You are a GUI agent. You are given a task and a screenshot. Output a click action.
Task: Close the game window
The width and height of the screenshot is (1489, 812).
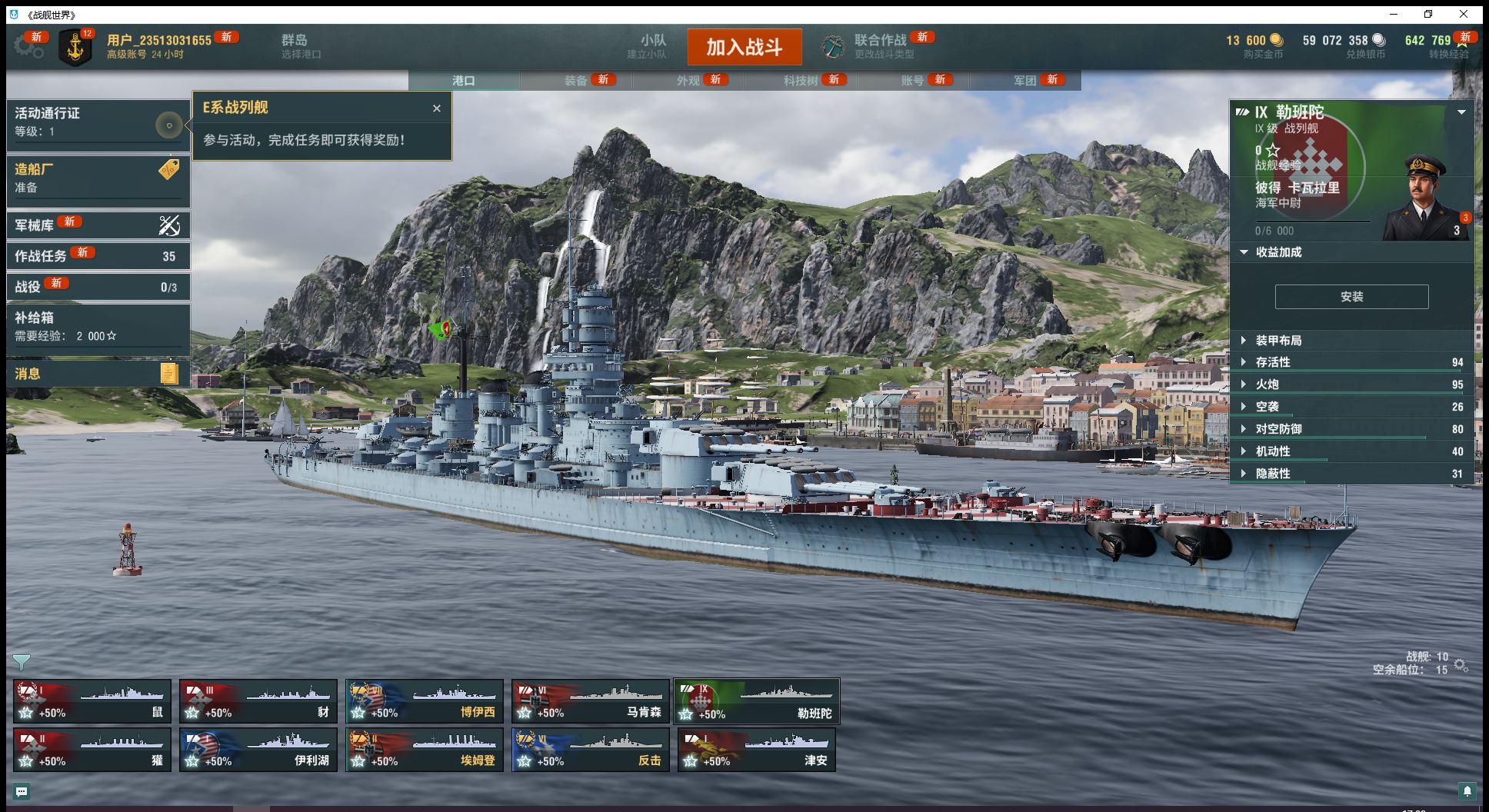point(1464,14)
